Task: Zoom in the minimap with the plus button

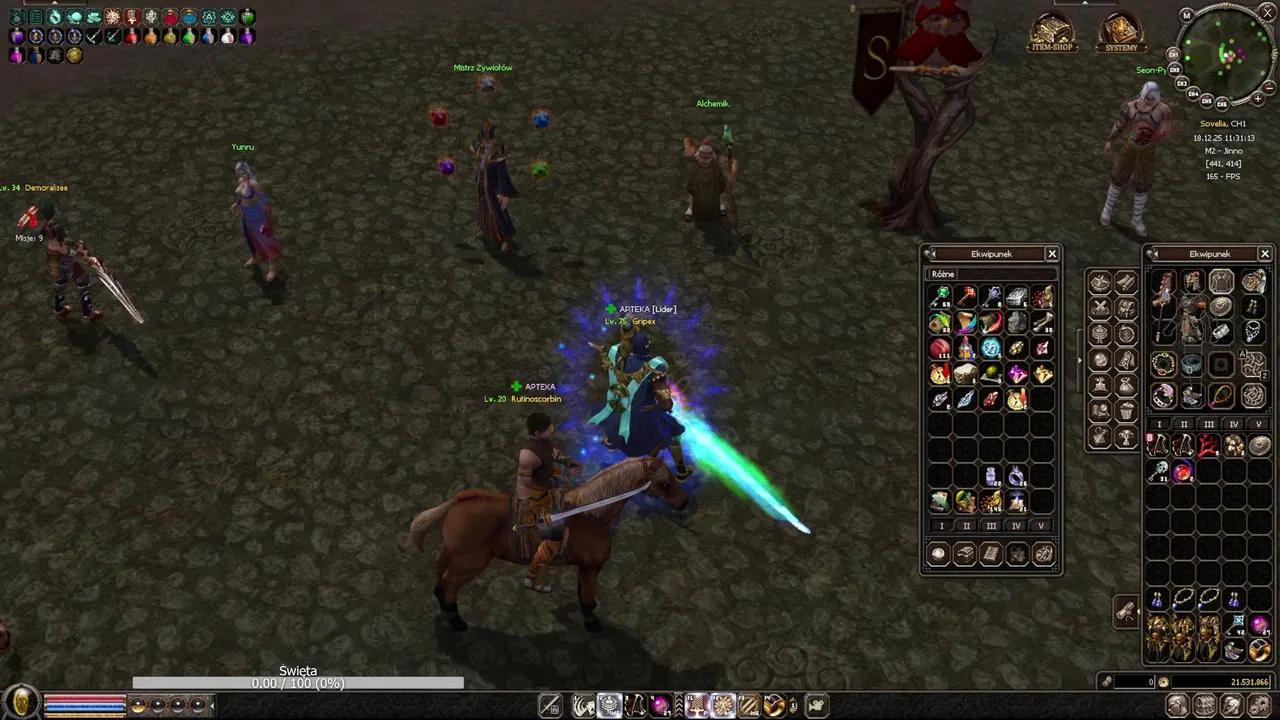Action: point(1258,99)
